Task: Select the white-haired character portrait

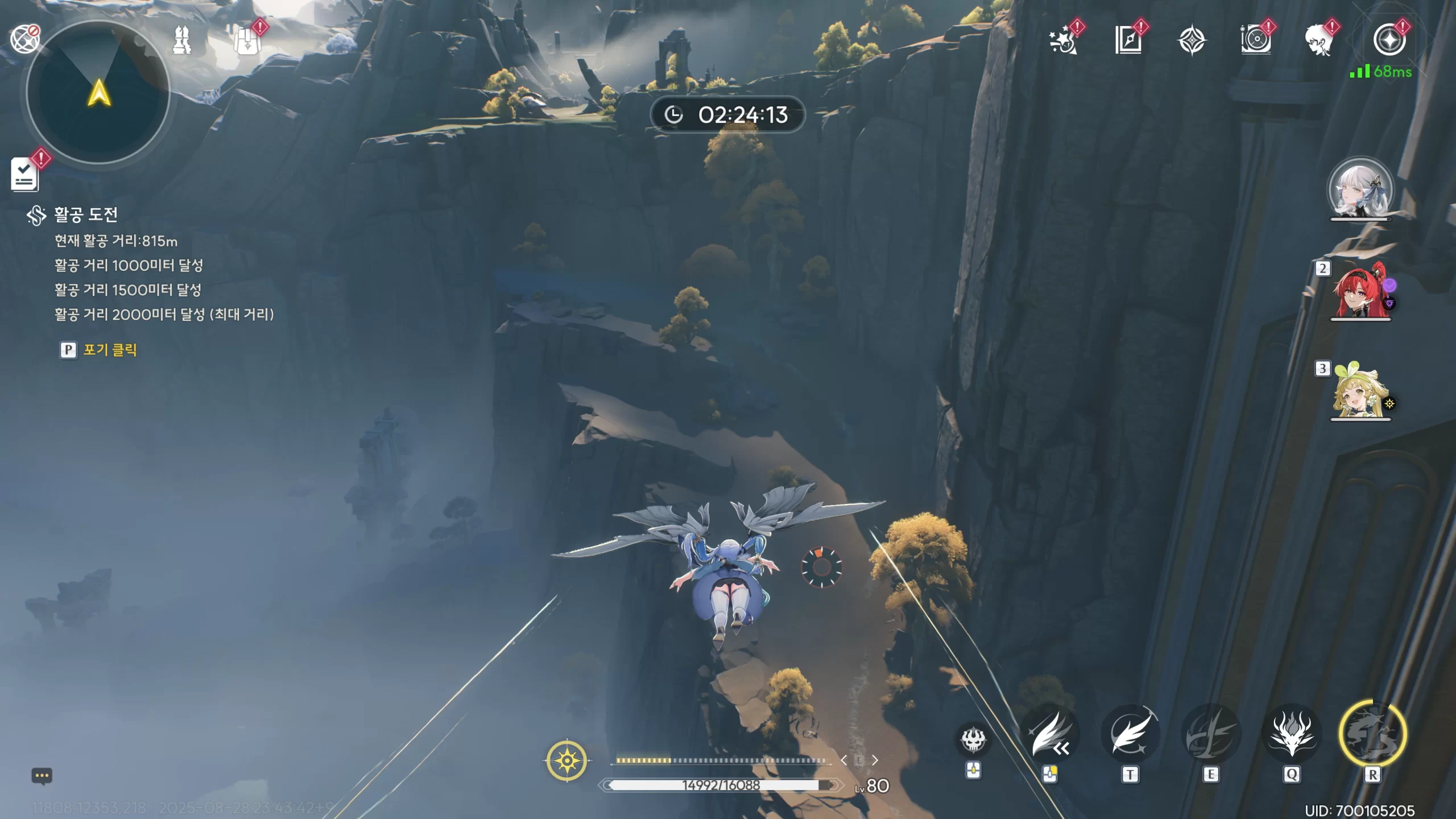Action: click(1360, 189)
